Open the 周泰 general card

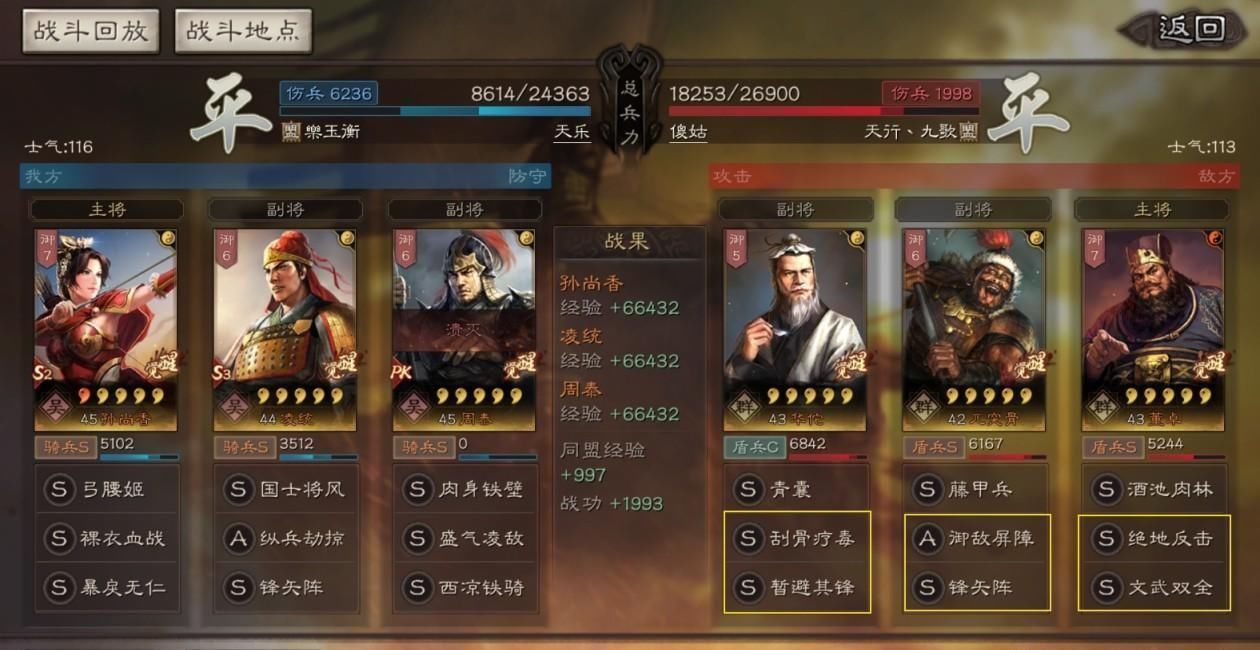(x=464, y=330)
